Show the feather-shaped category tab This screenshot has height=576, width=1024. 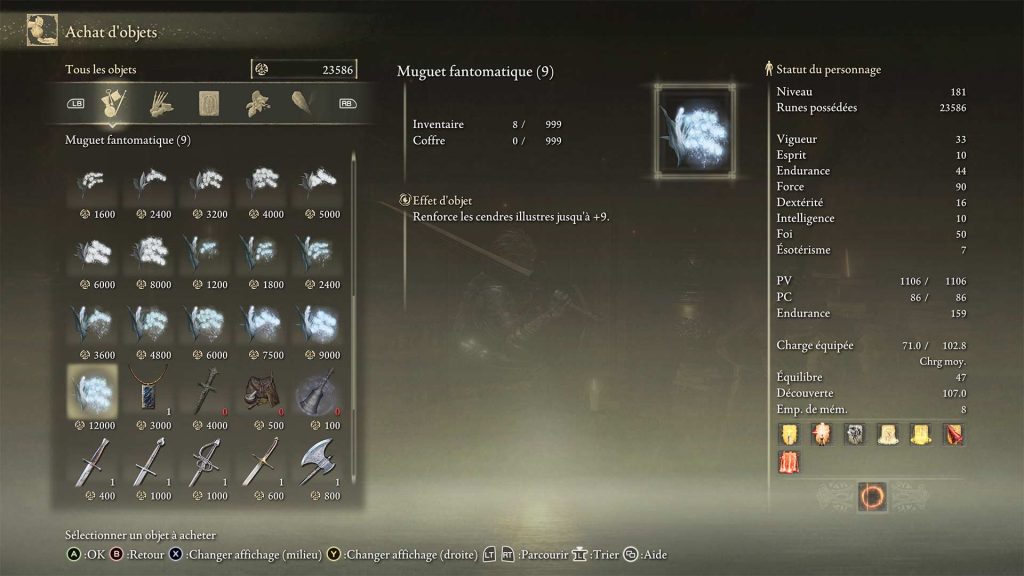pyautogui.click(x=303, y=102)
